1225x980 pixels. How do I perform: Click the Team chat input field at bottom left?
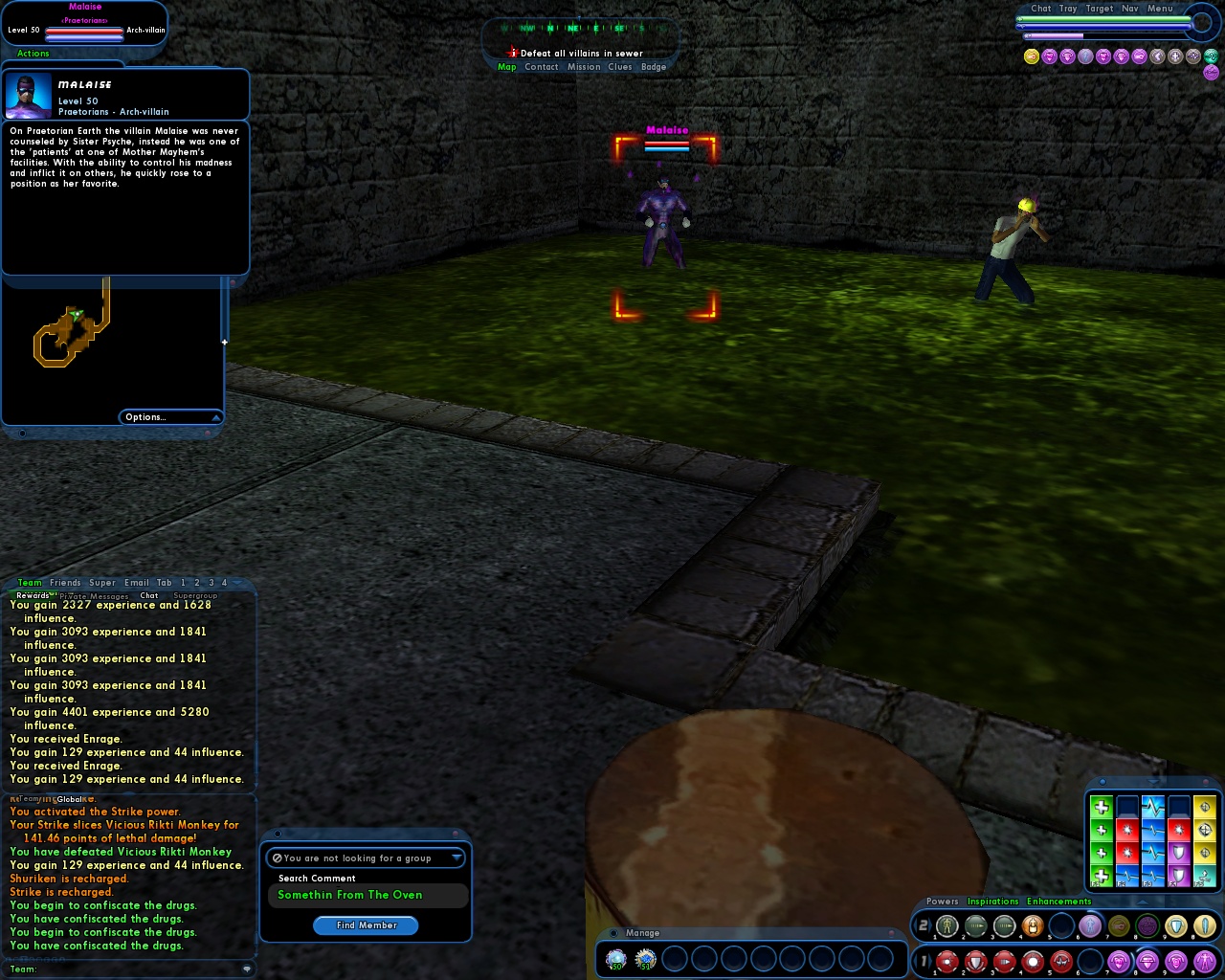[124, 969]
